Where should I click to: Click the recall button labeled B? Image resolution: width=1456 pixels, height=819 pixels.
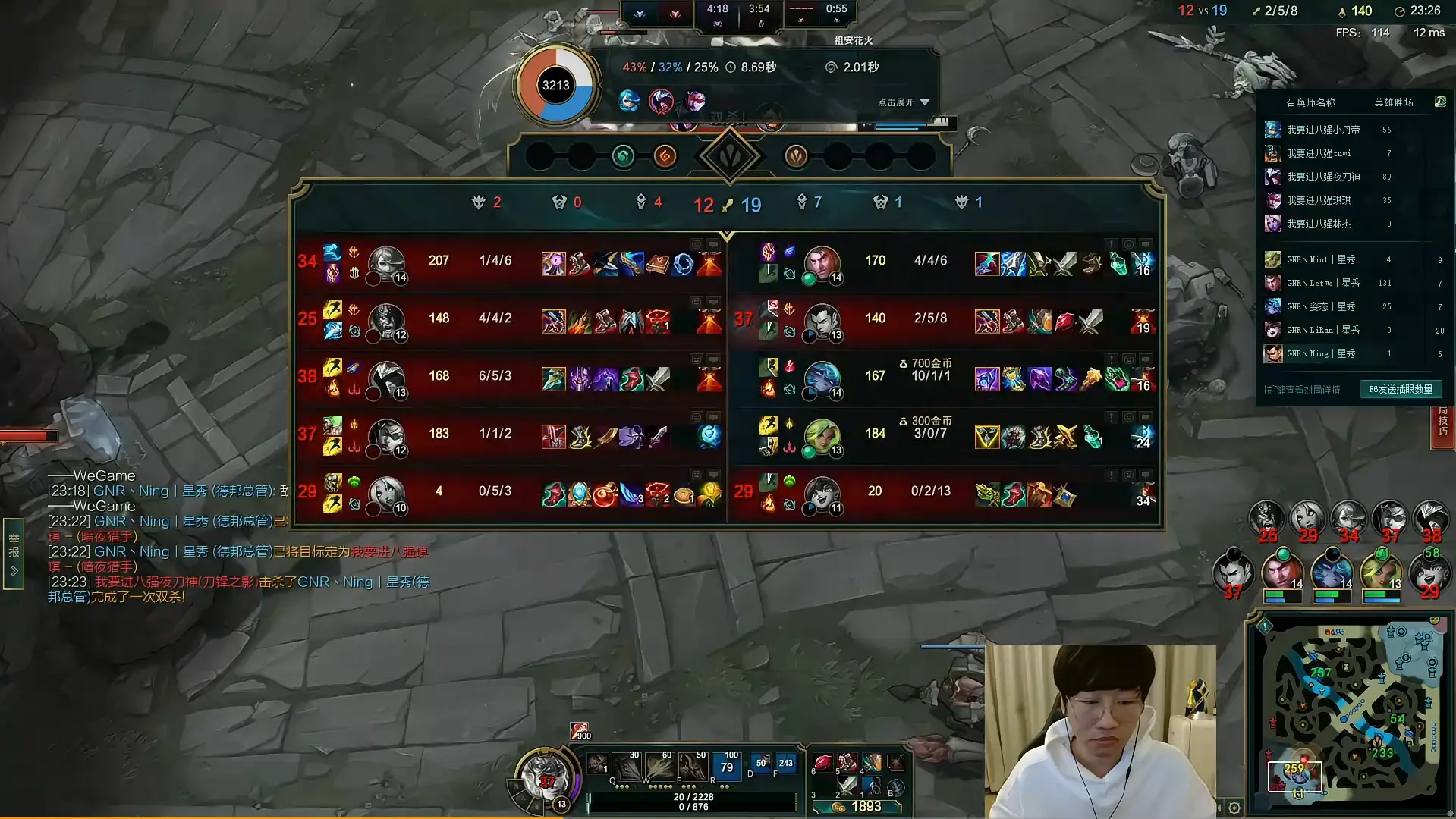[895, 787]
